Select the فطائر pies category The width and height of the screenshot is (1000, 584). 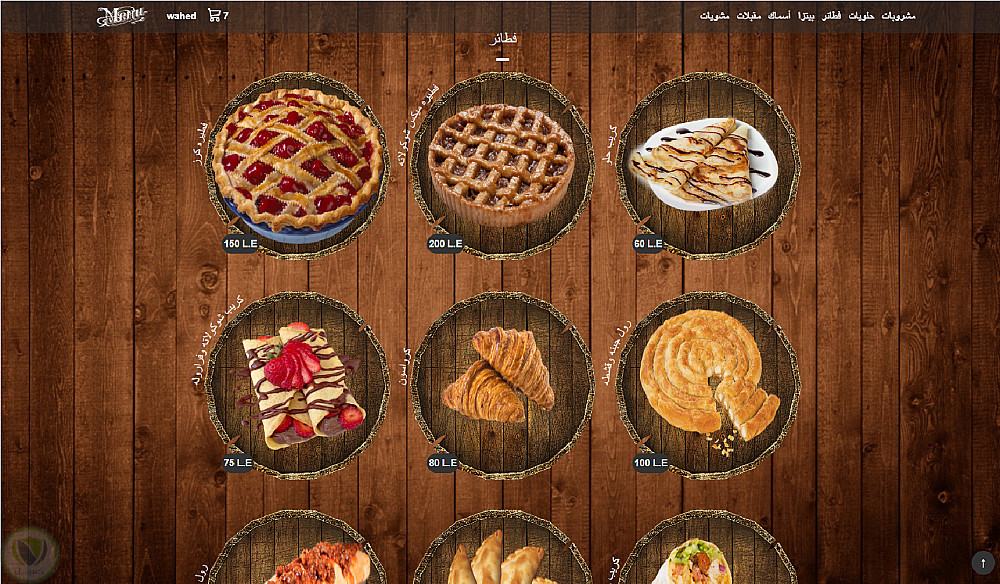coord(832,16)
